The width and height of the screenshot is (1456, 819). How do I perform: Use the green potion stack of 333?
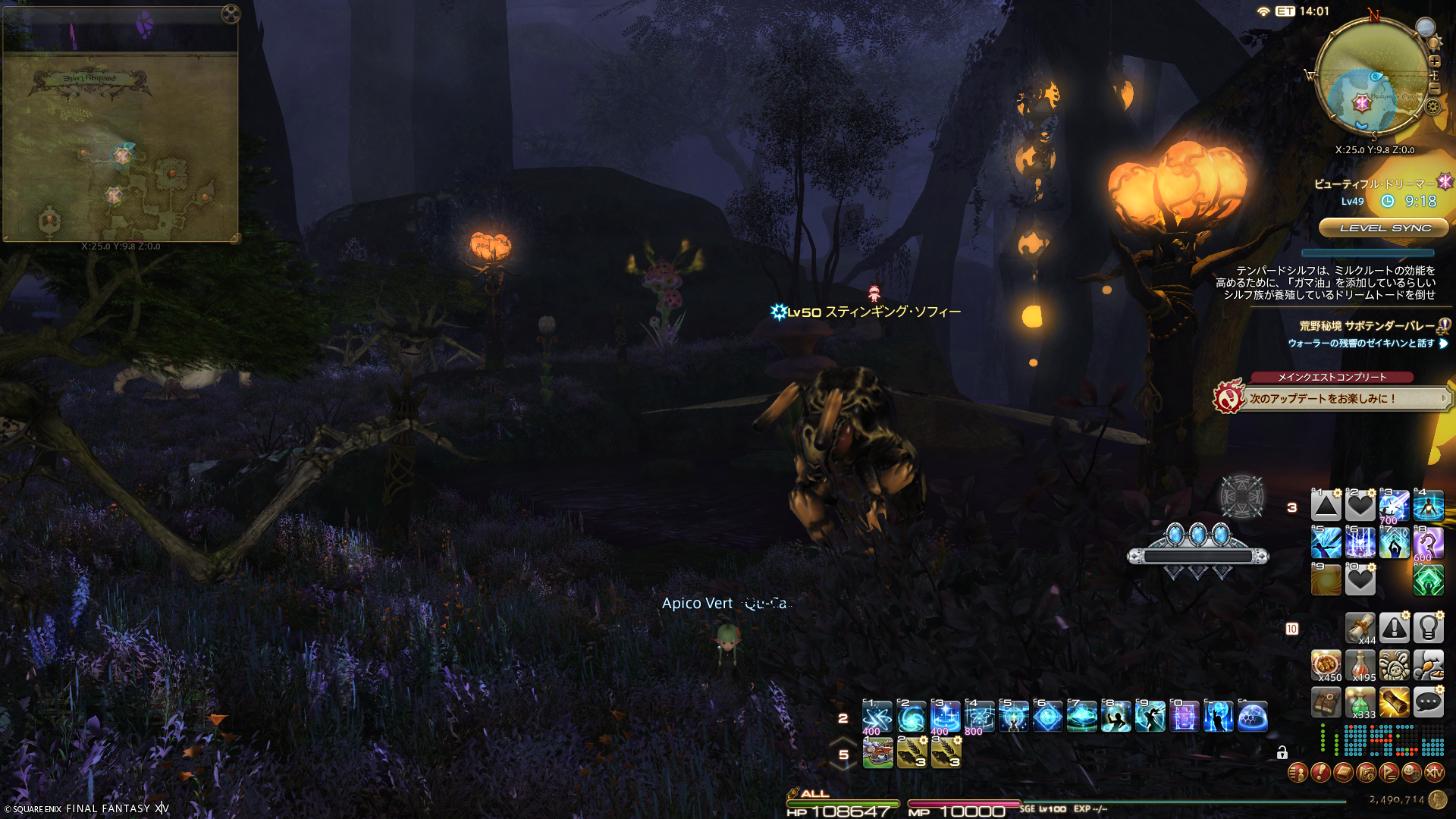pyautogui.click(x=1360, y=702)
